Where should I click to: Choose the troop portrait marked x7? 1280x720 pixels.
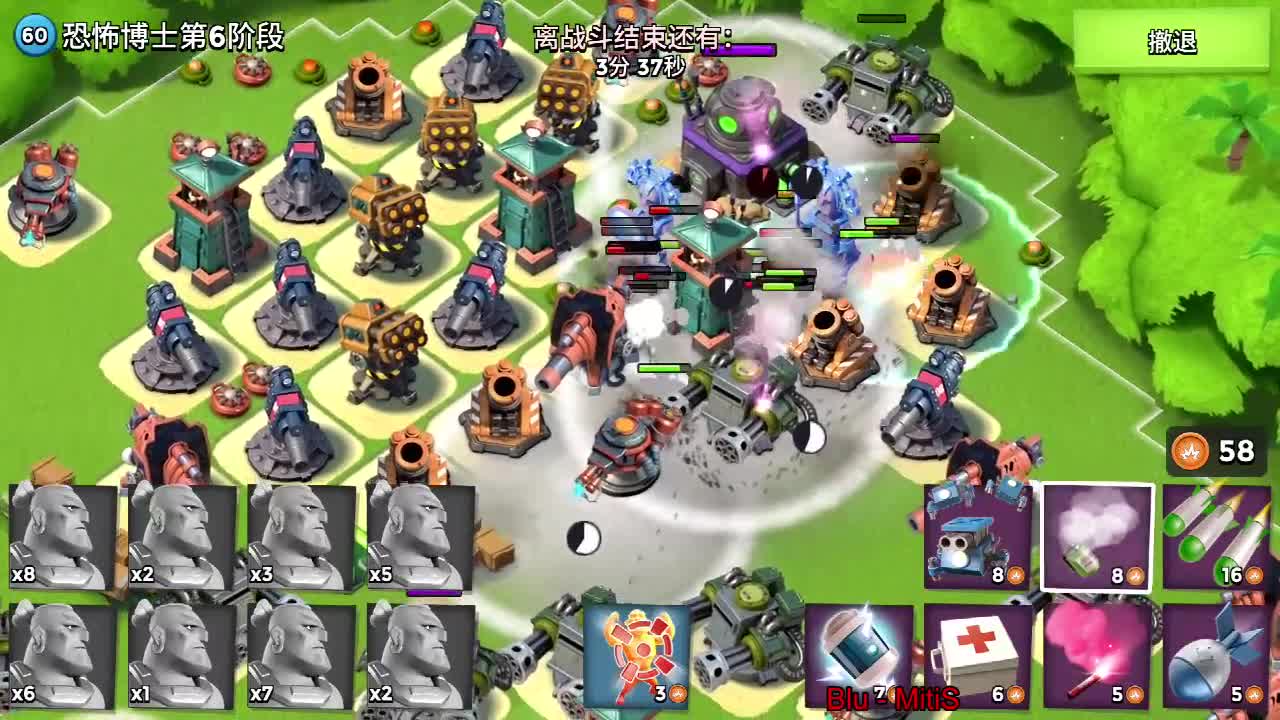click(x=301, y=655)
